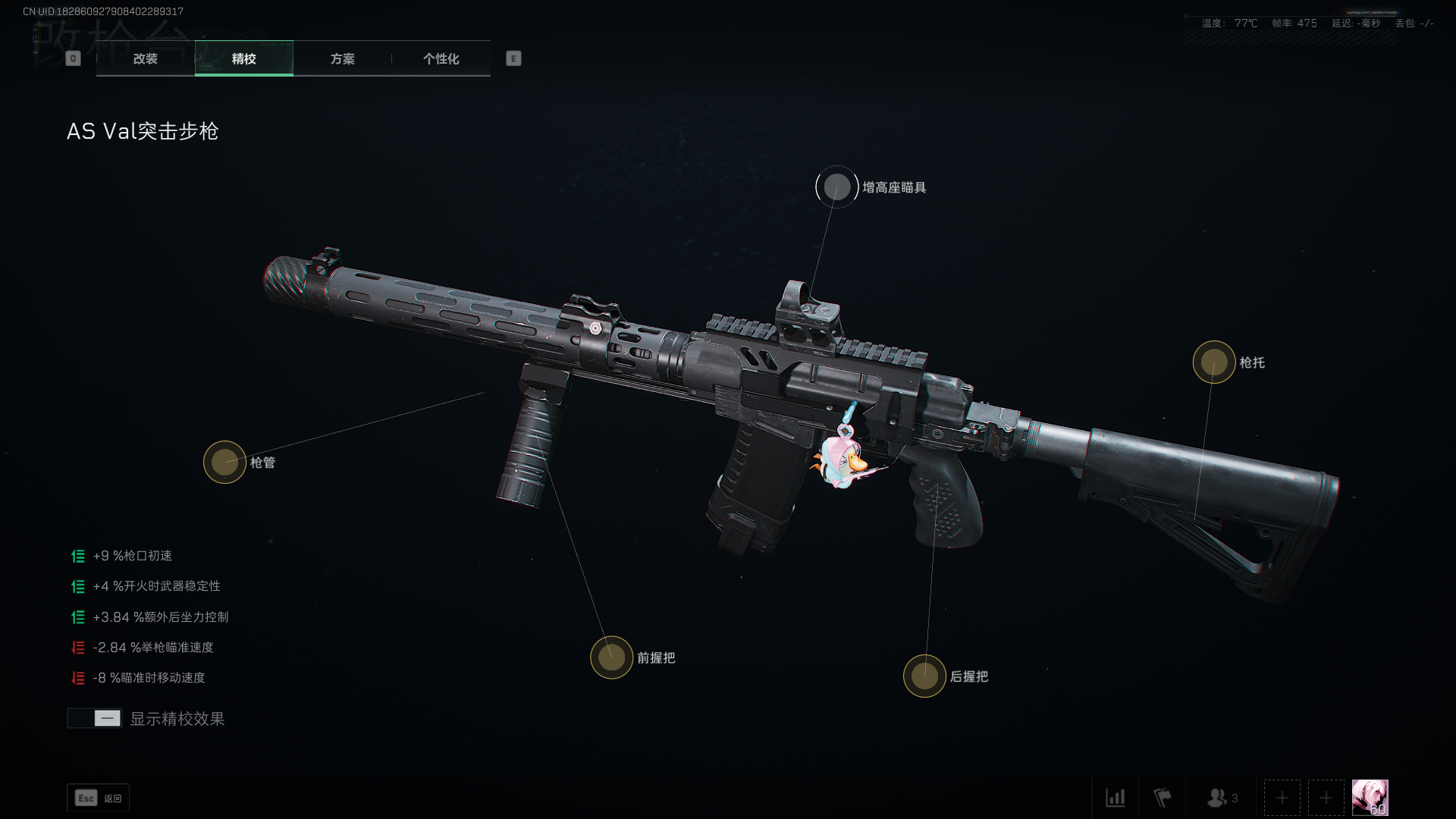The width and height of the screenshot is (1456, 819).
Task: Switch to the 改装 tab
Action: [x=146, y=58]
